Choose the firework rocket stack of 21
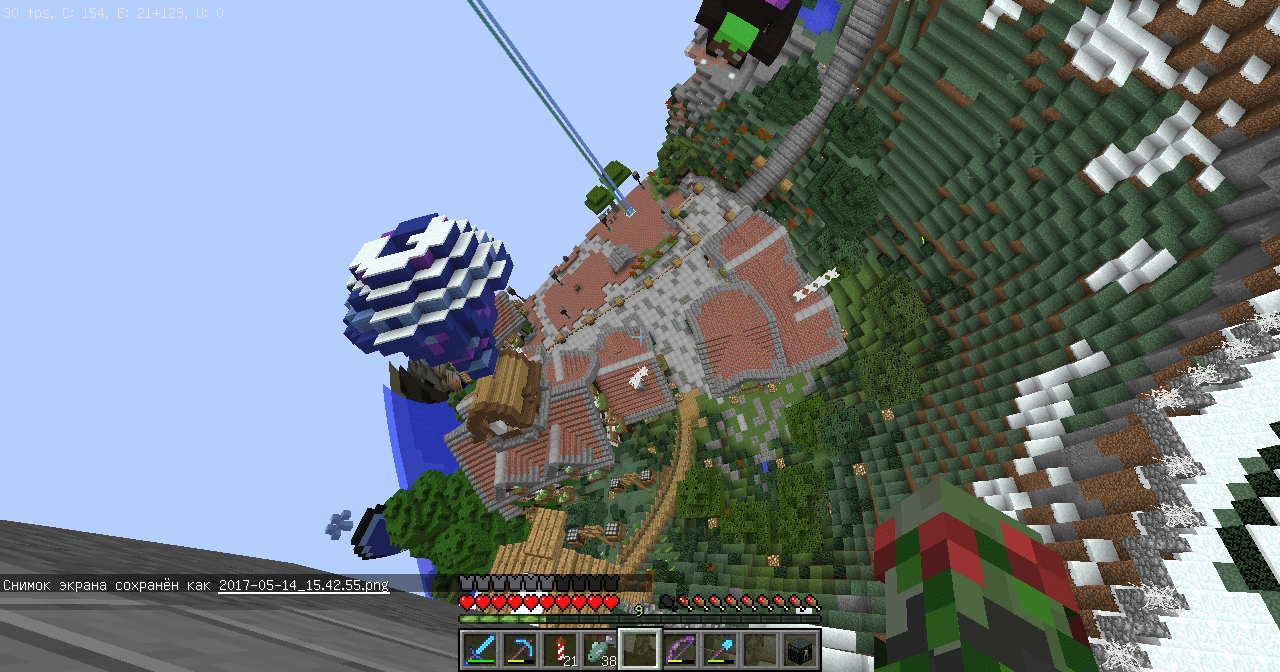 [x=559, y=648]
